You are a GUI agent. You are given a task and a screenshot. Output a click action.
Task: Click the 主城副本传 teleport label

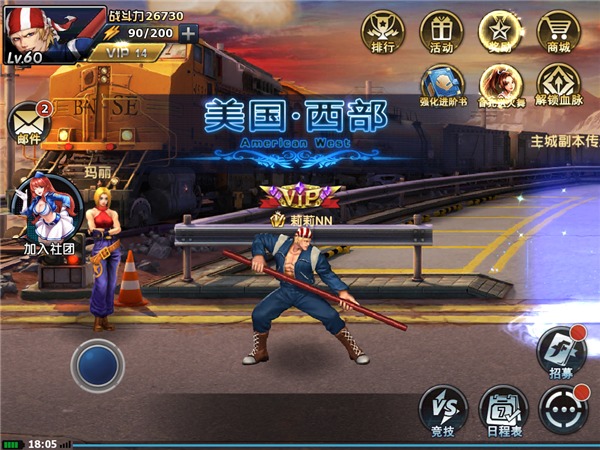pyautogui.click(x=564, y=142)
